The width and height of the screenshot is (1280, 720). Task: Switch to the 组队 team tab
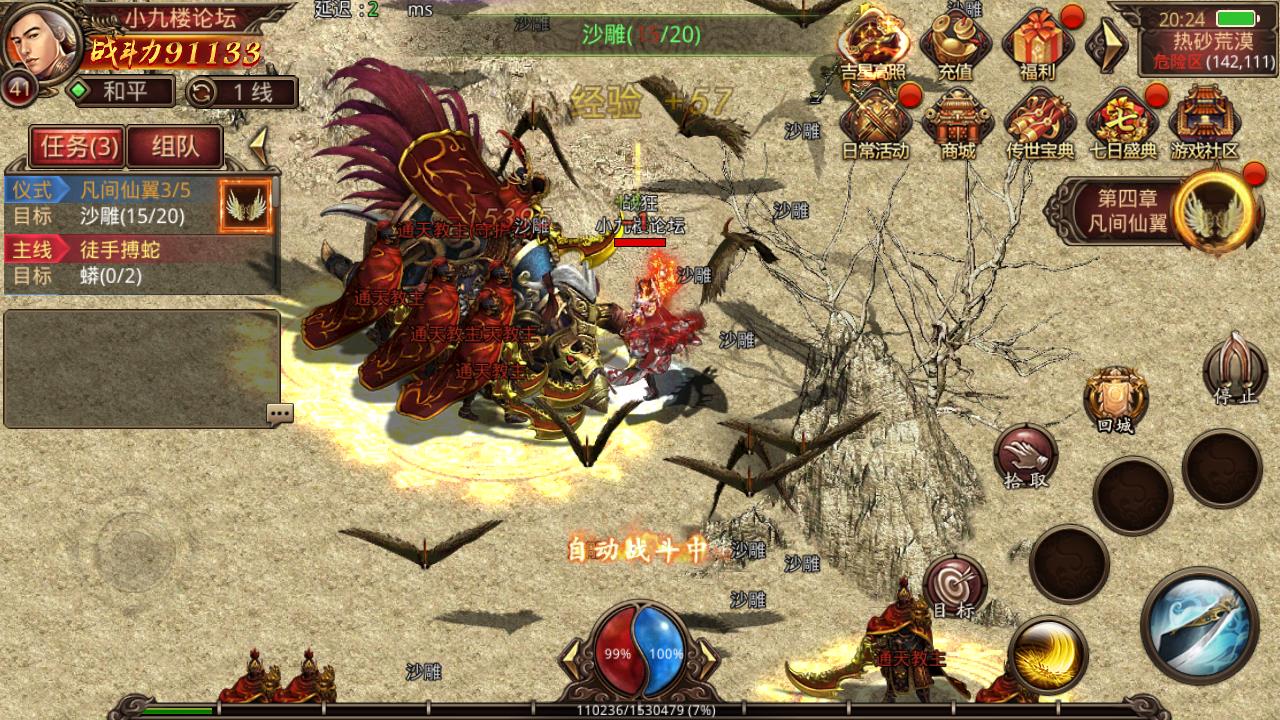click(175, 147)
